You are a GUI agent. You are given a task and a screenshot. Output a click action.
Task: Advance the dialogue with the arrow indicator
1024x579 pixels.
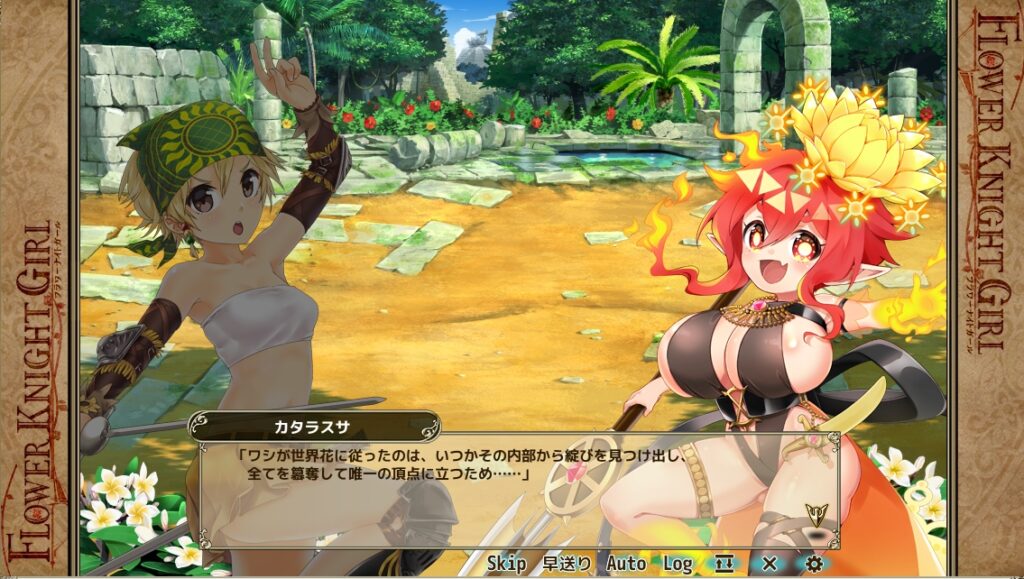point(815,515)
